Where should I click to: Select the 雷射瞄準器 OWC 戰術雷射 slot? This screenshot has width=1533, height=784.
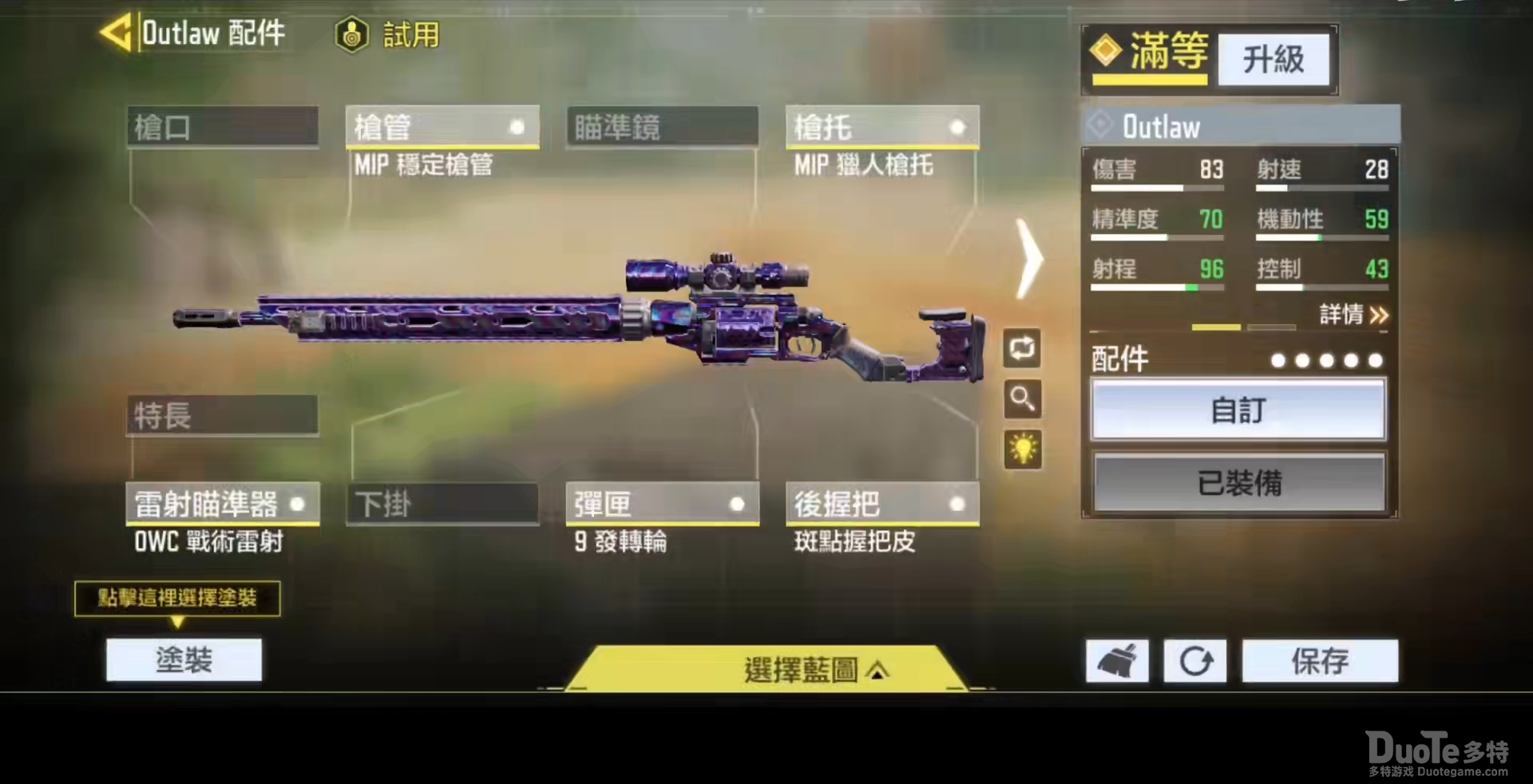pos(222,504)
